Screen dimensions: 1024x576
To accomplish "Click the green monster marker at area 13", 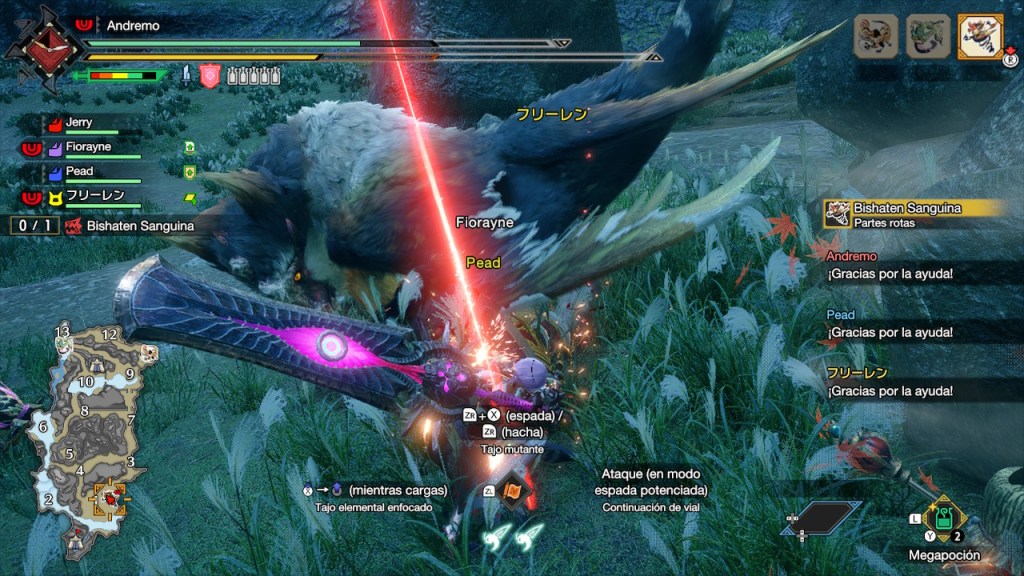I will [x=62, y=343].
